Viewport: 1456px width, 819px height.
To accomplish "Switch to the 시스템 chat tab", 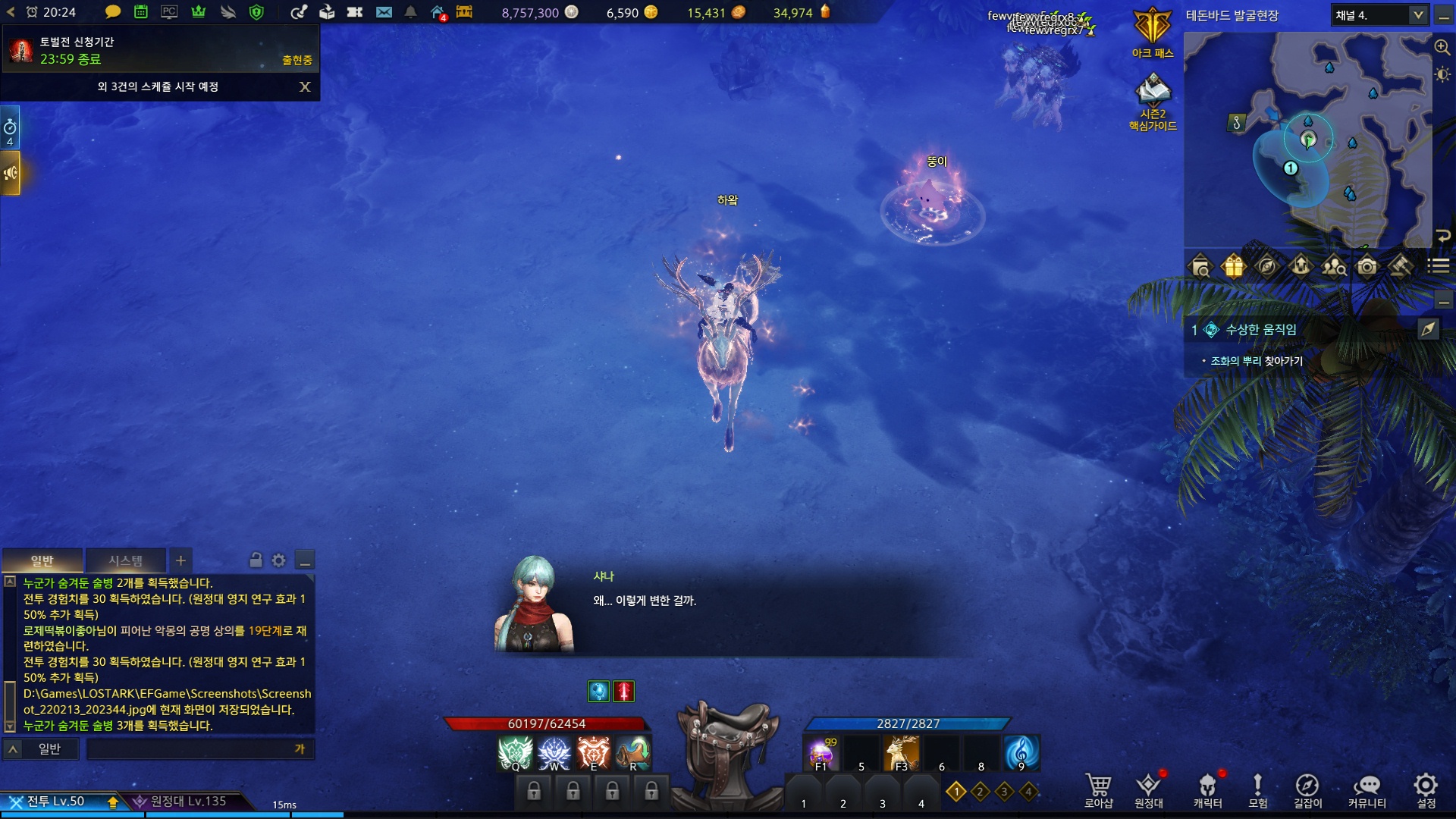I will tap(125, 560).
